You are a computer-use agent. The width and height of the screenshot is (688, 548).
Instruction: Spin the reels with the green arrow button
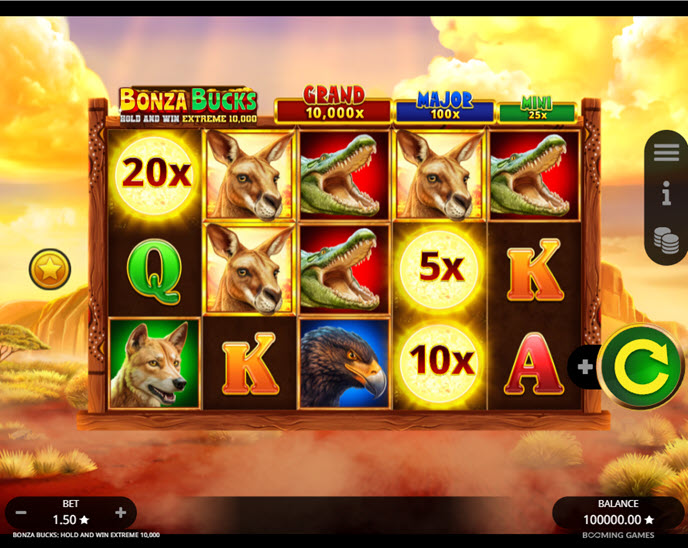(641, 367)
